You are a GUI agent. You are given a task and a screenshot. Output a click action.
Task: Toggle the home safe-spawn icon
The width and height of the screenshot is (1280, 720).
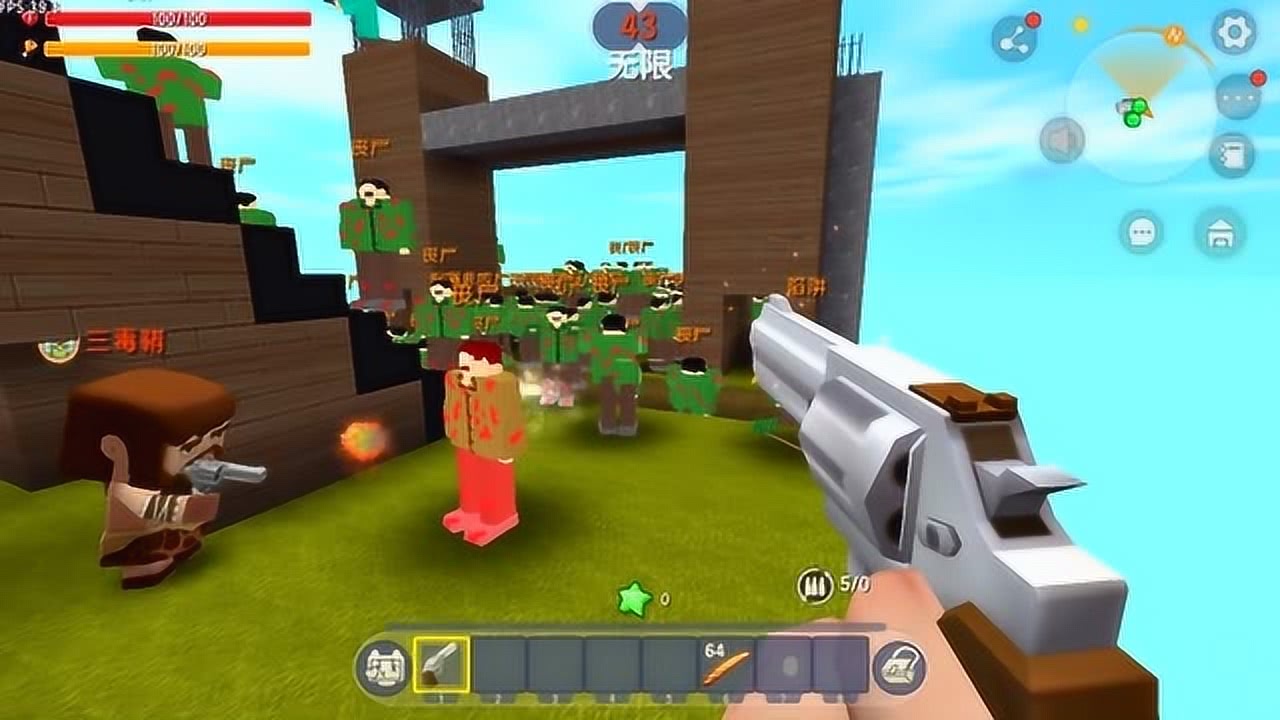[x=1222, y=230]
